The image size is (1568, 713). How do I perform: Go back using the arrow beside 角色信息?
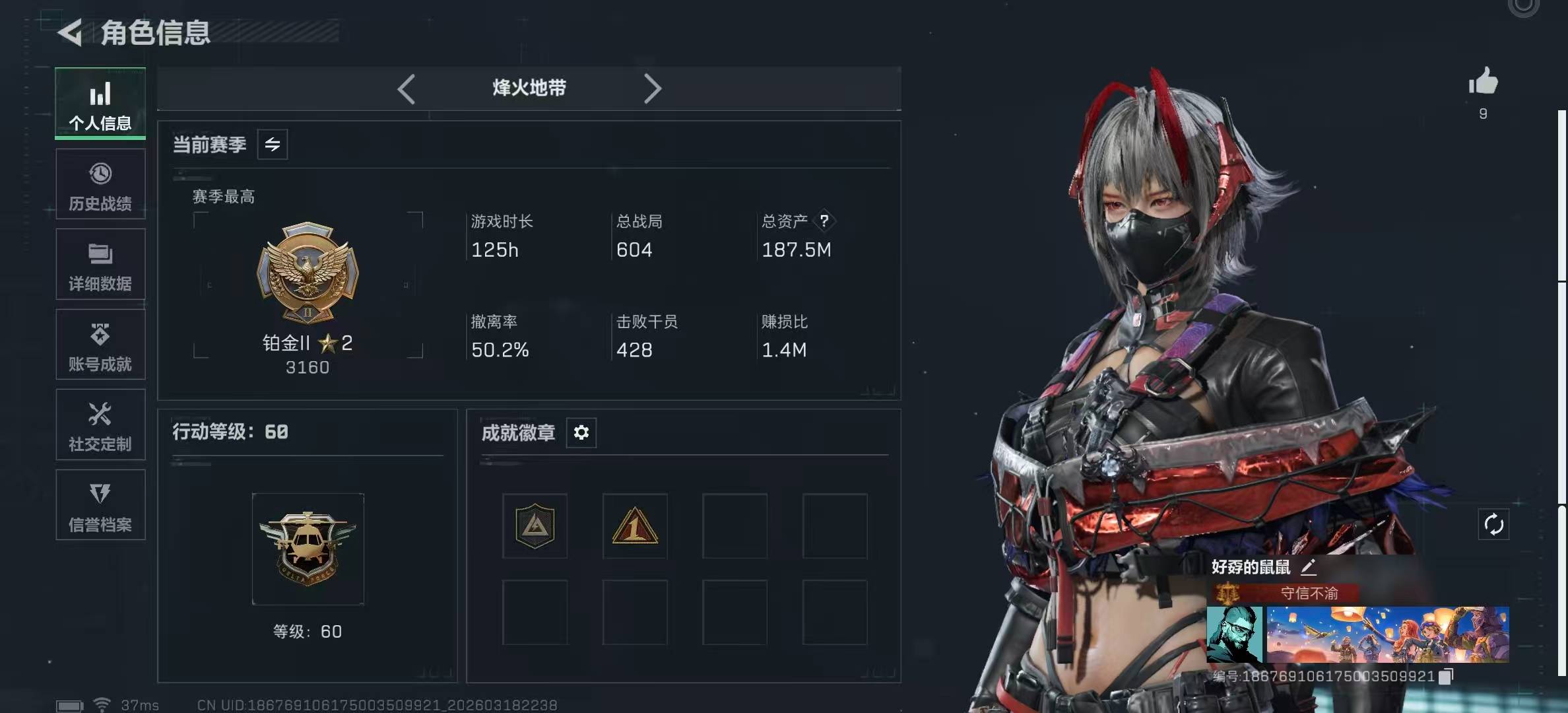click(71, 32)
